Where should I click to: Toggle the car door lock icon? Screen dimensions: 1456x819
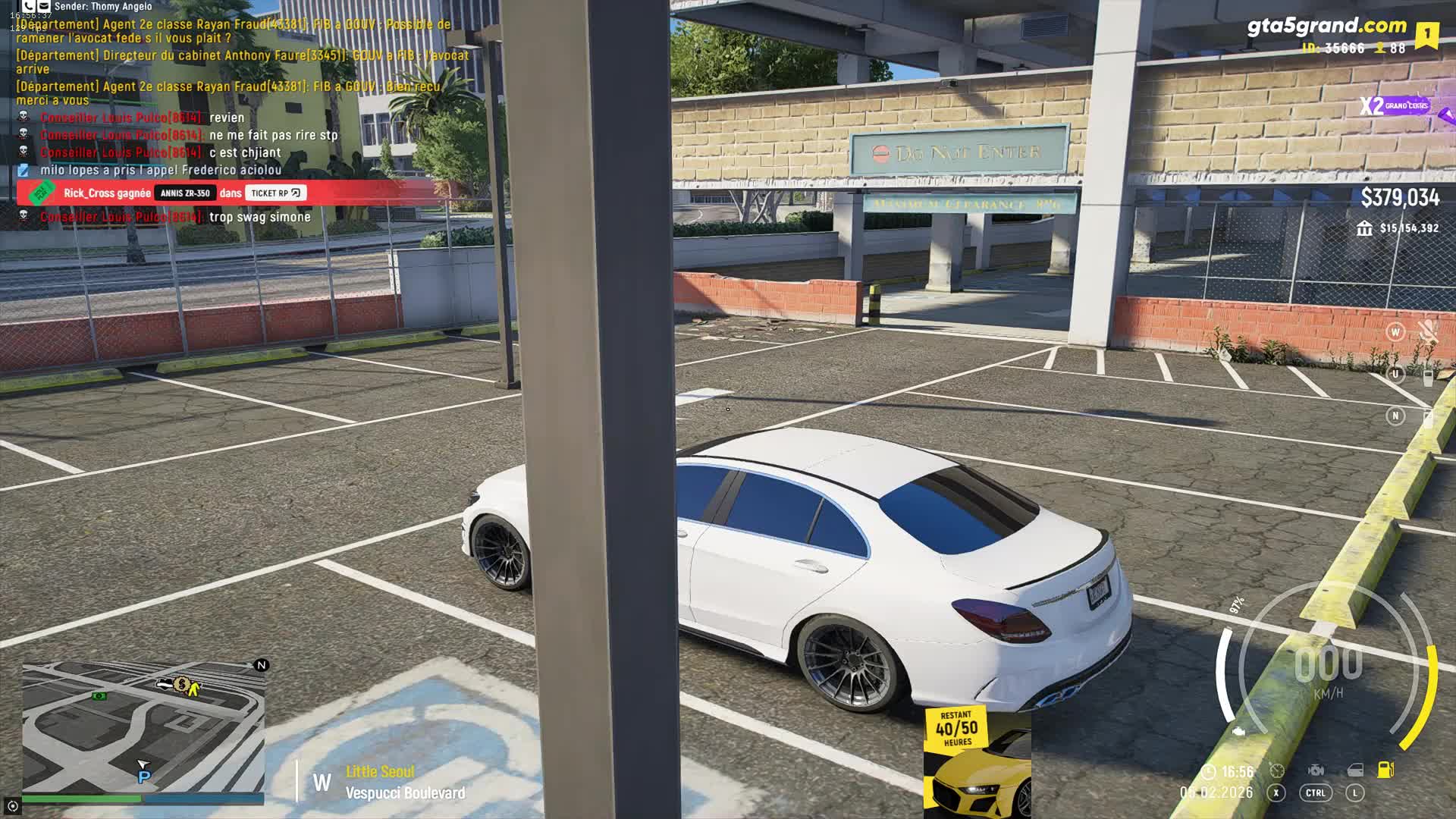pyautogui.click(x=1355, y=770)
